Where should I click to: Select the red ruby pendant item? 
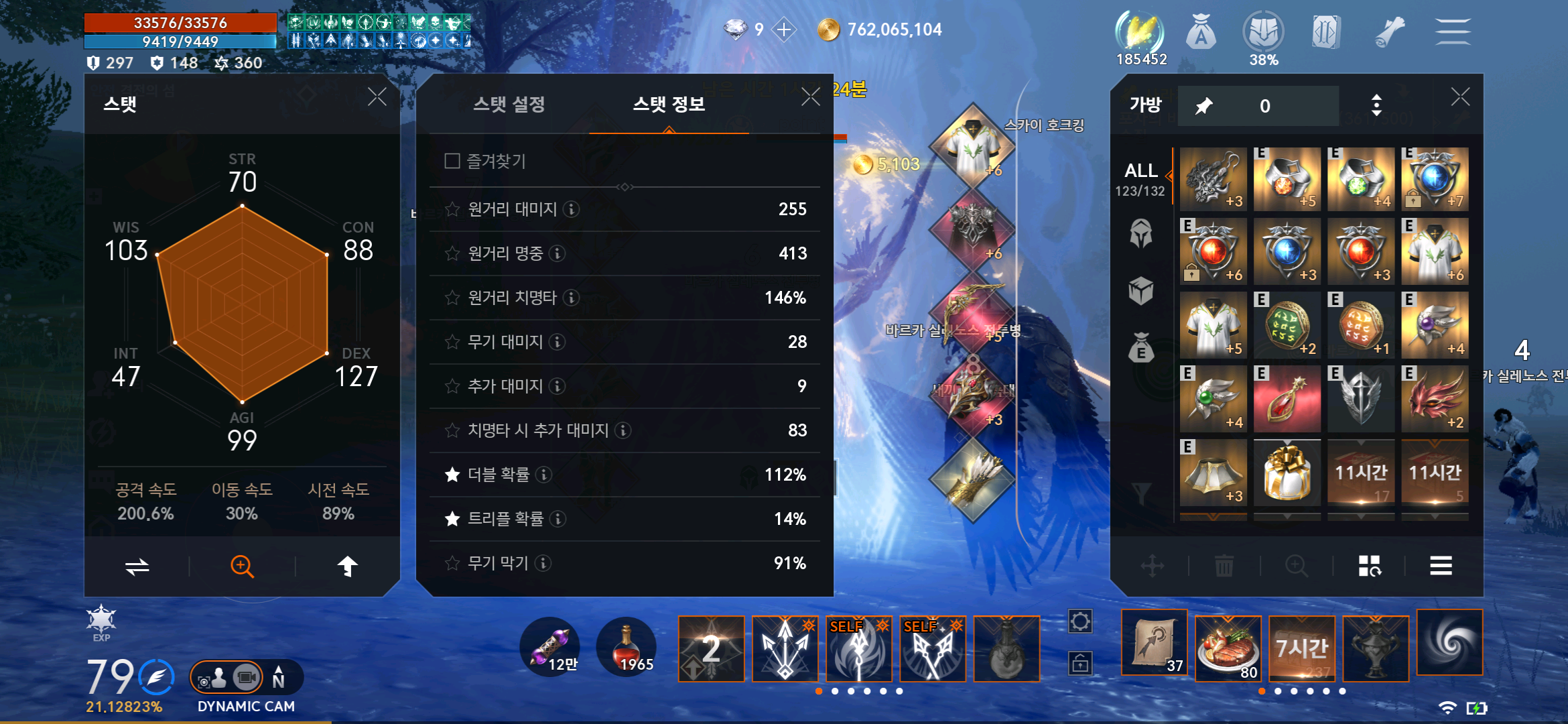(x=1287, y=400)
